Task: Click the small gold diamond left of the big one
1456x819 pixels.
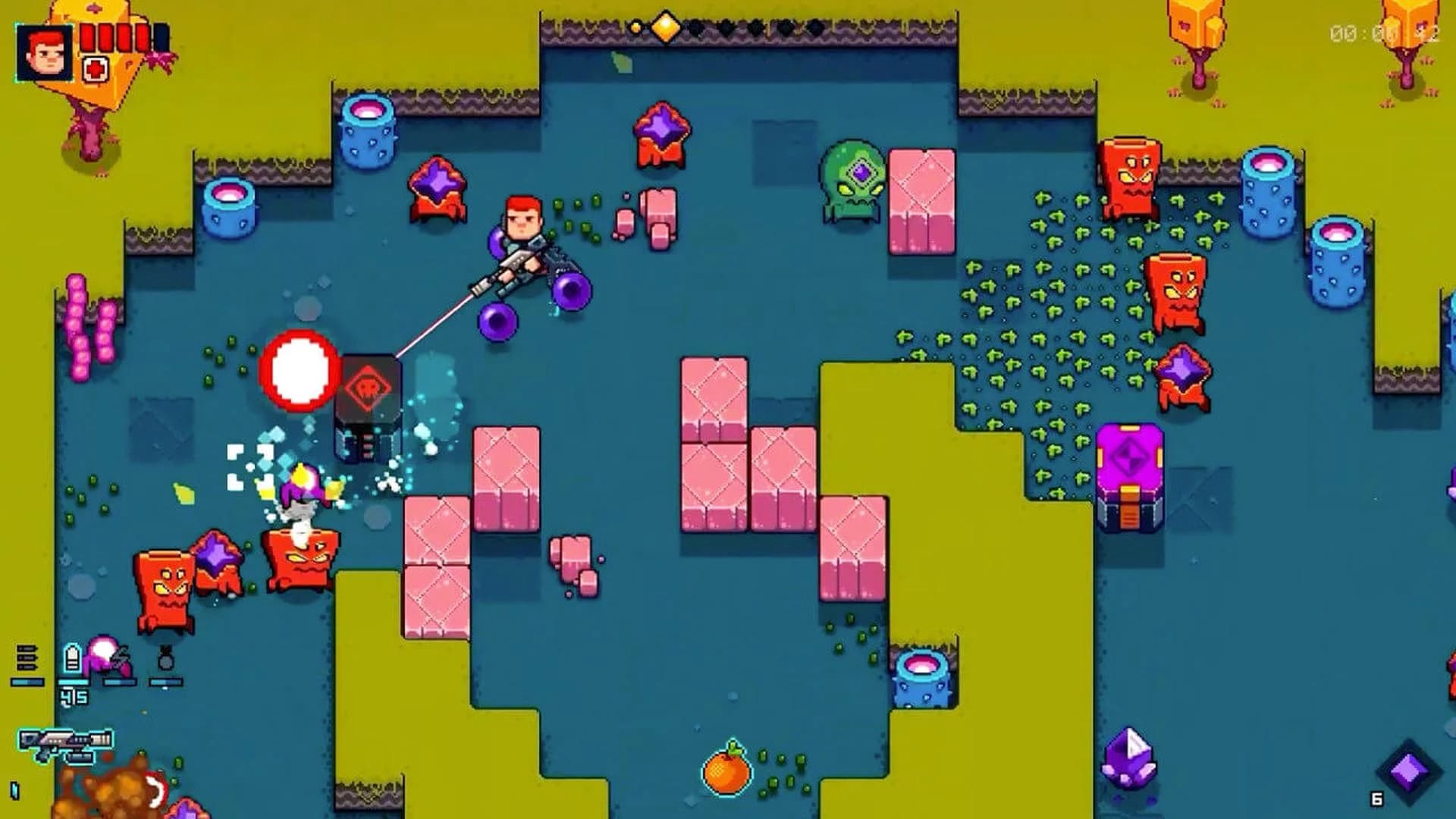Action: click(x=635, y=27)
